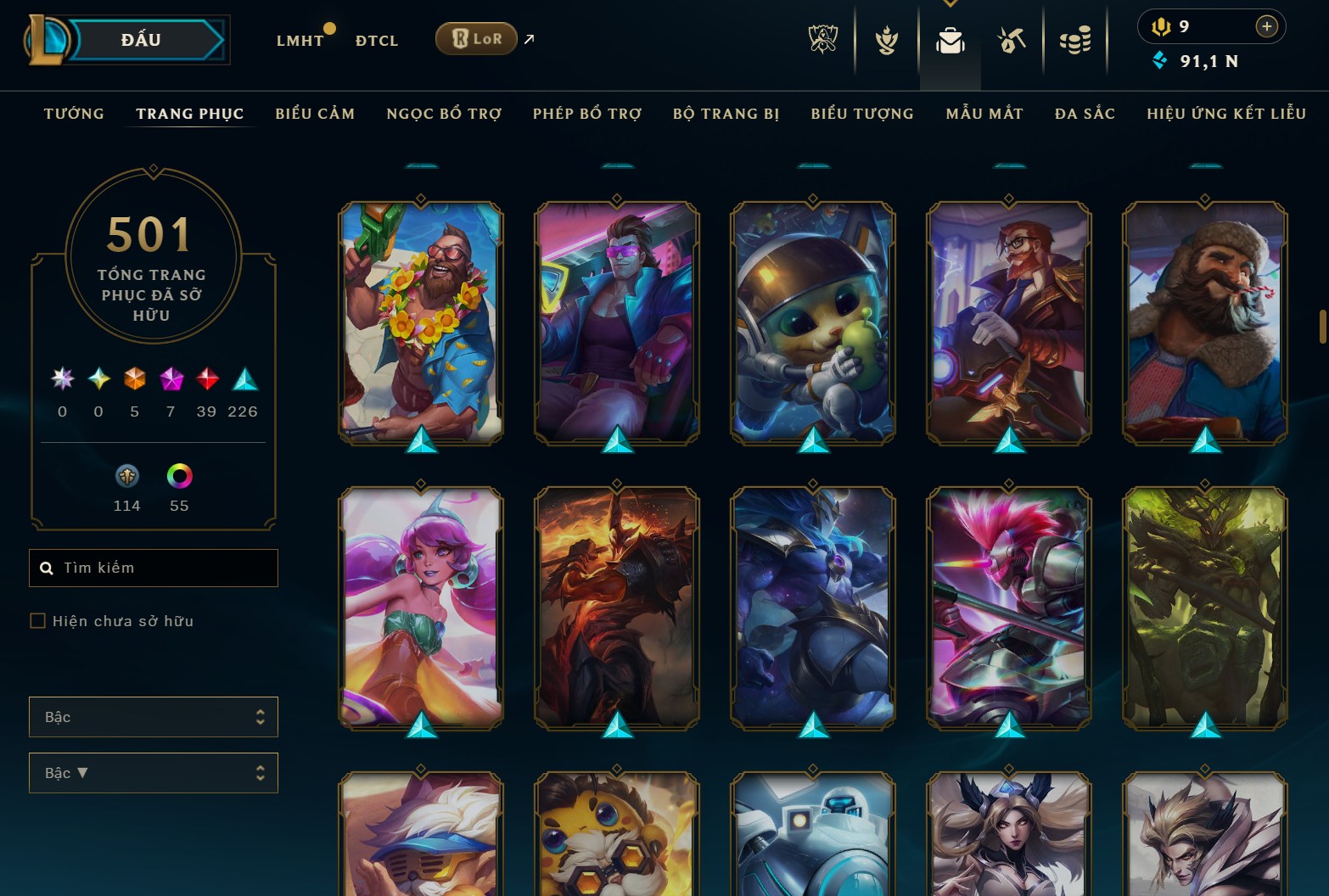Open the 'Bậc ▼' sorting dropdown

(x=153, y=773)
